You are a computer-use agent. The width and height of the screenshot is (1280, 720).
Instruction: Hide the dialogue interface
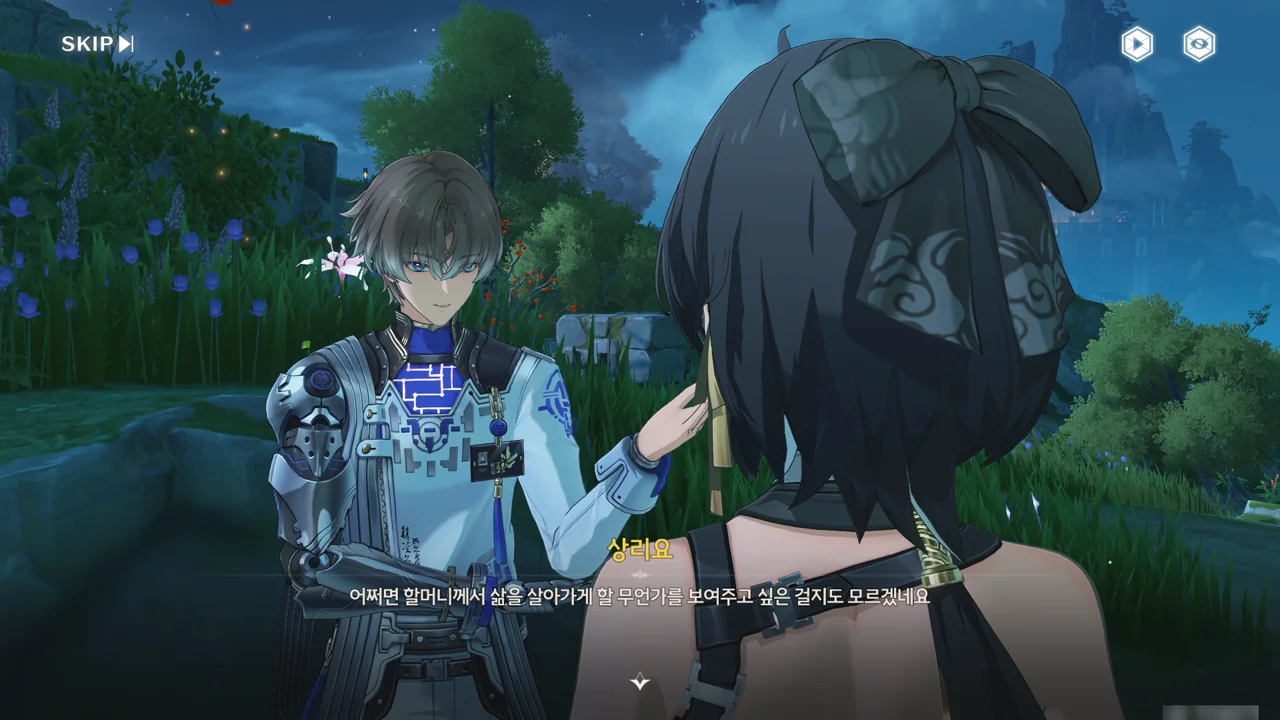pyautogui.click(x=1198, y=44)
